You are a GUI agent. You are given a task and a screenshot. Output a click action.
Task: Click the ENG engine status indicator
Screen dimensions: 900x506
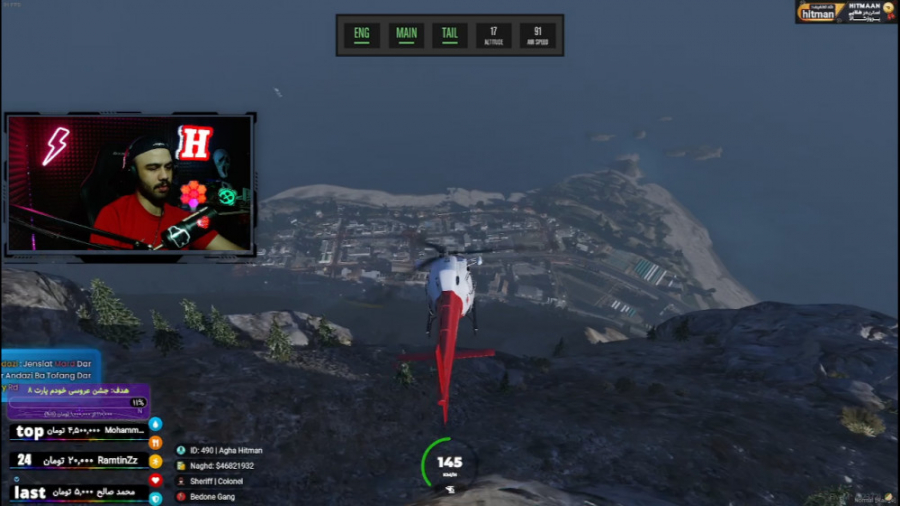(362, 35)
